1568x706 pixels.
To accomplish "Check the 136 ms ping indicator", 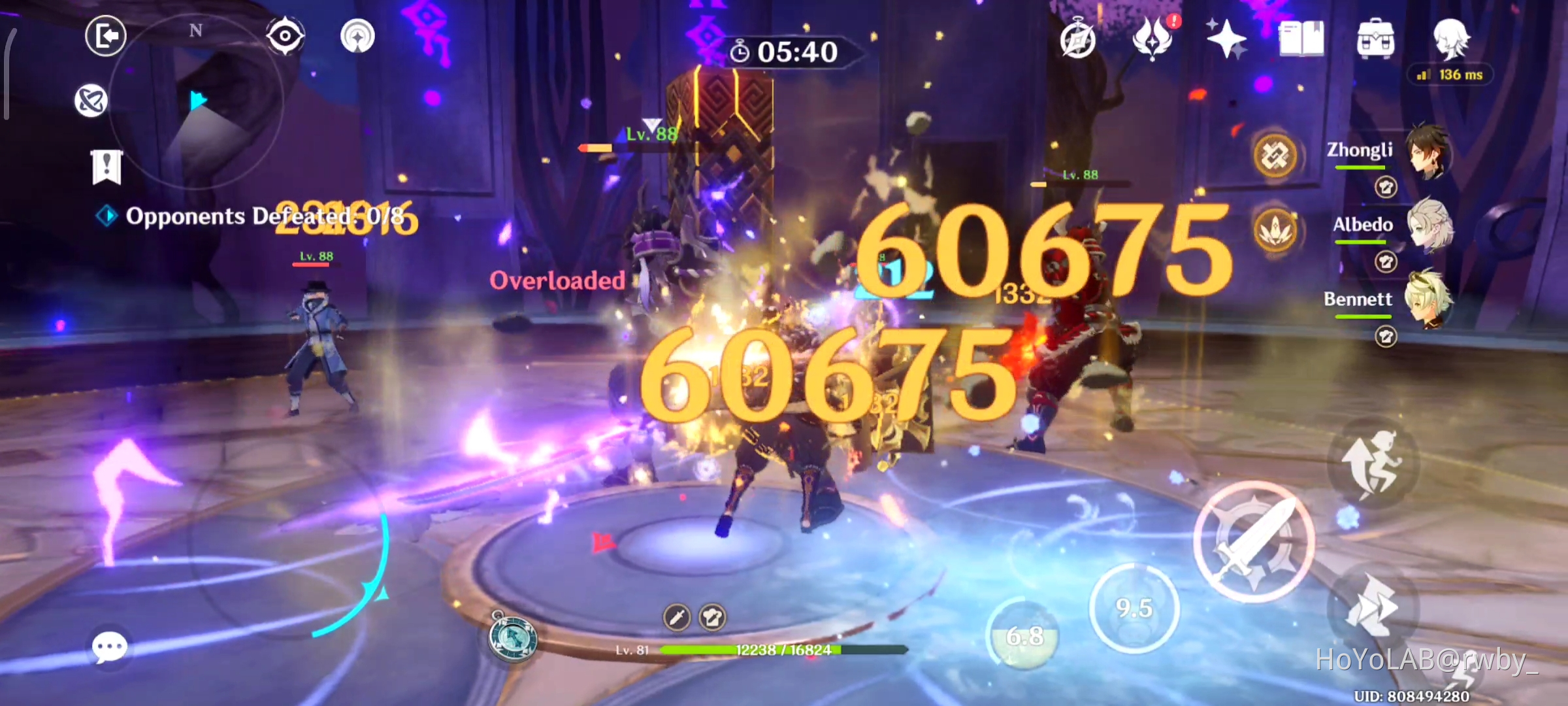I will [x=1450, y=75].
